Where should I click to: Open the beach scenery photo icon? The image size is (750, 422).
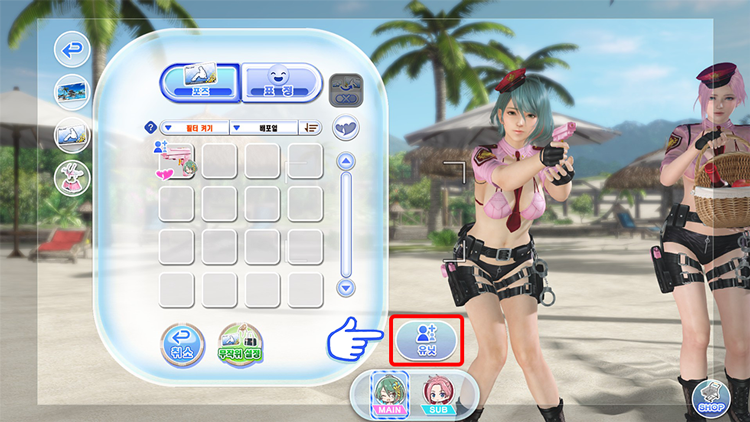[71, 91]
